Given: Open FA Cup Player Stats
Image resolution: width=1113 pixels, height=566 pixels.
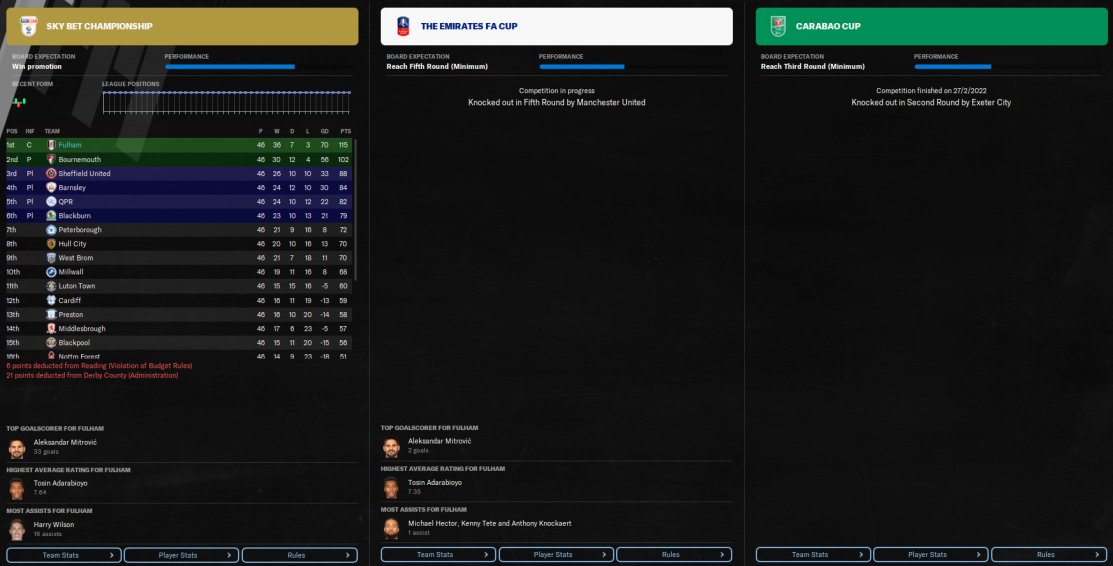Looking at the screenshot, I should click(x=553, y=554).
